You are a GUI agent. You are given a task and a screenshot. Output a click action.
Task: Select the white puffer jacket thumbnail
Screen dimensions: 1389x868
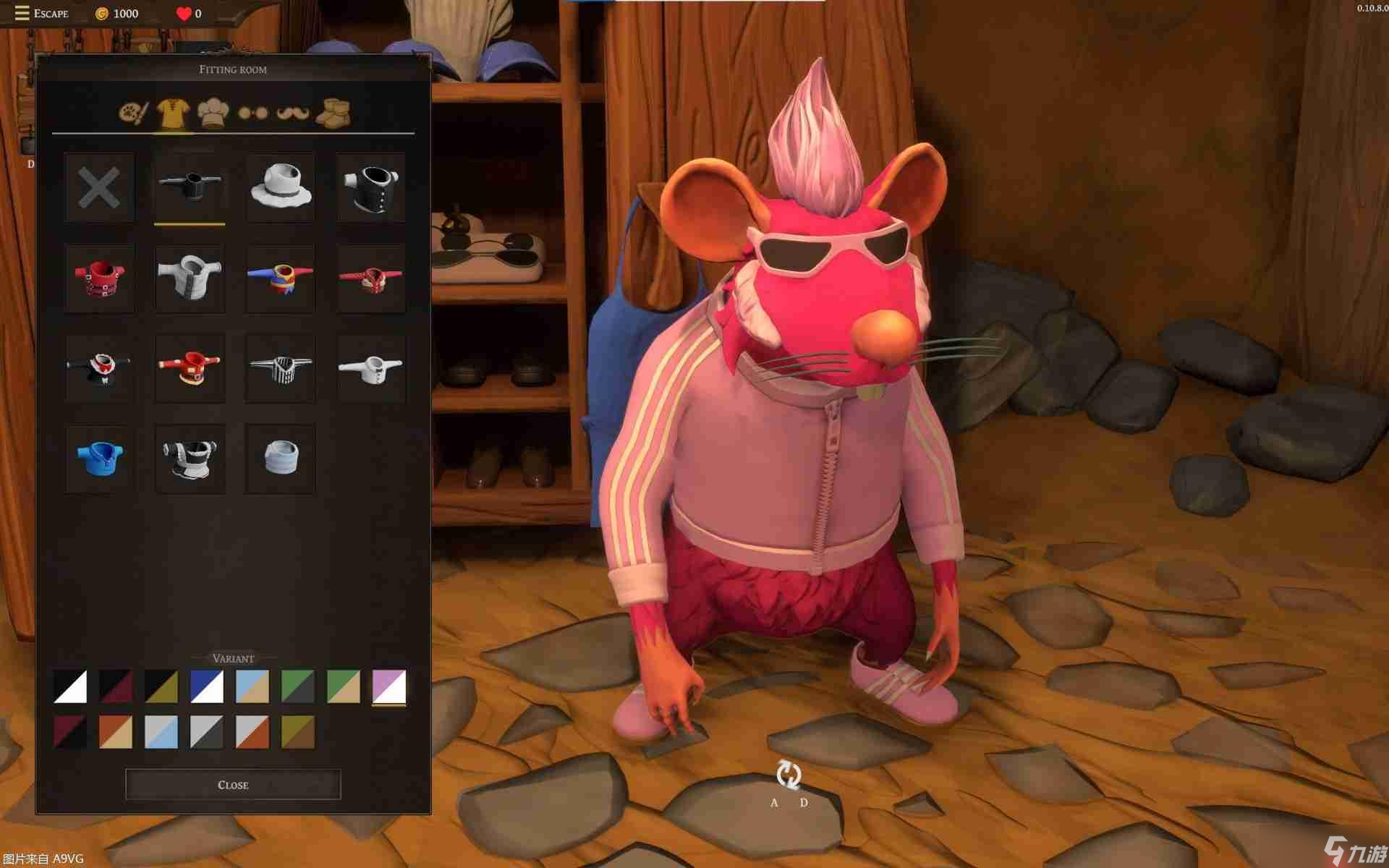(x=190, y=278)
